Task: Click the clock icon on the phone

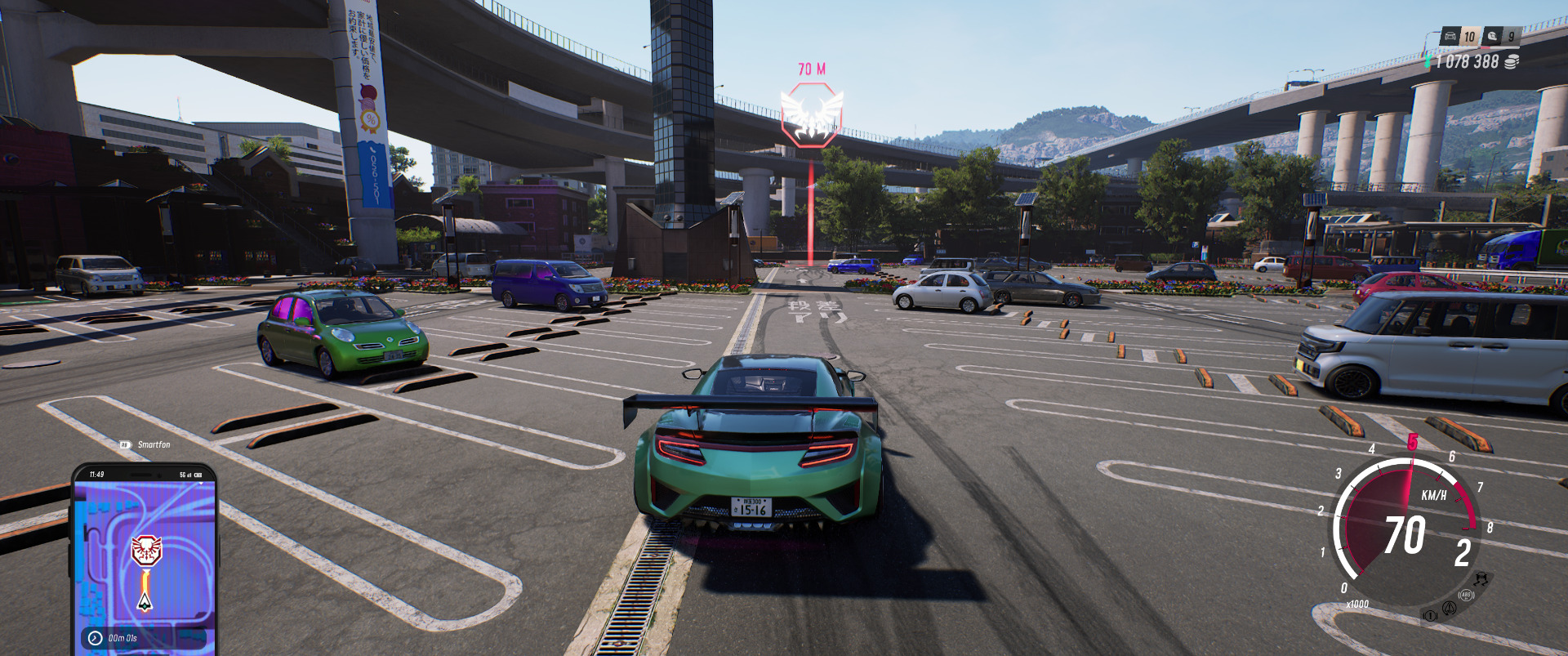Action: (x=96, y=638)
